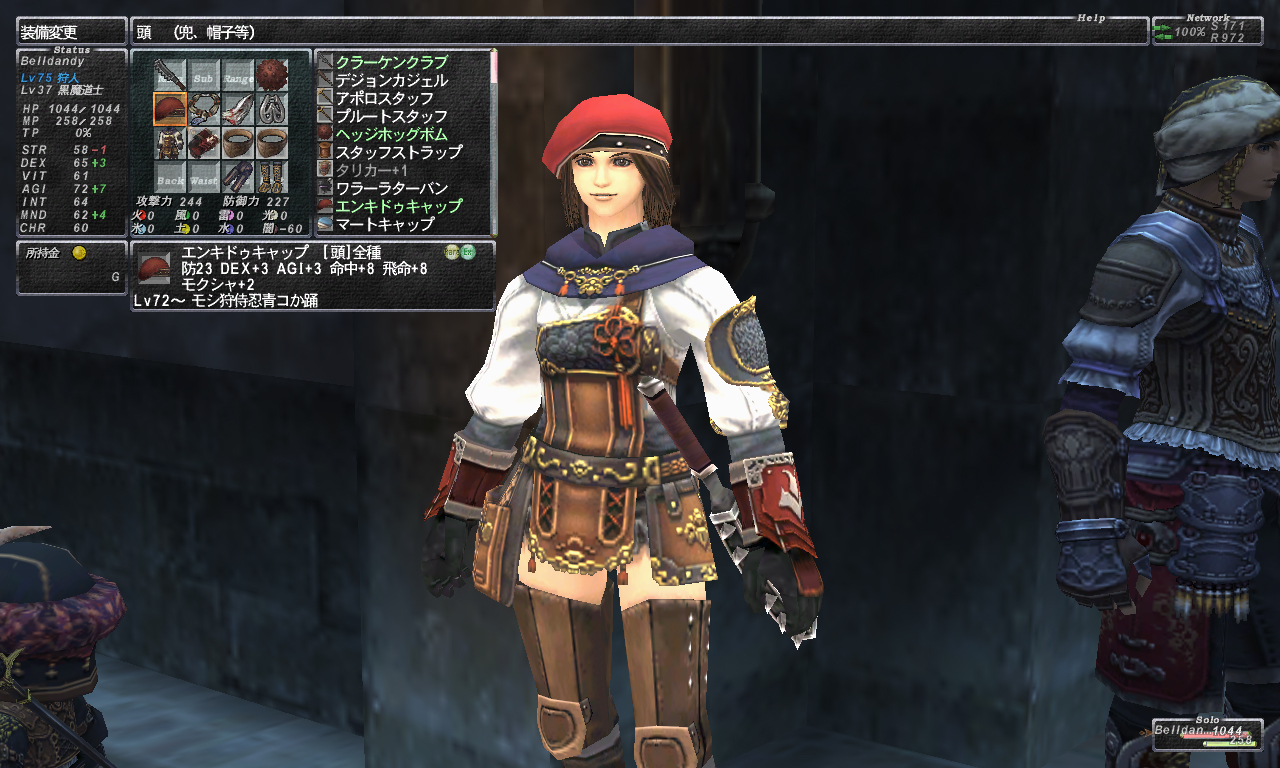Select the red cap head equipment slot
Viewport: 1280px width, 768px height.
click(x=170, y=108)
